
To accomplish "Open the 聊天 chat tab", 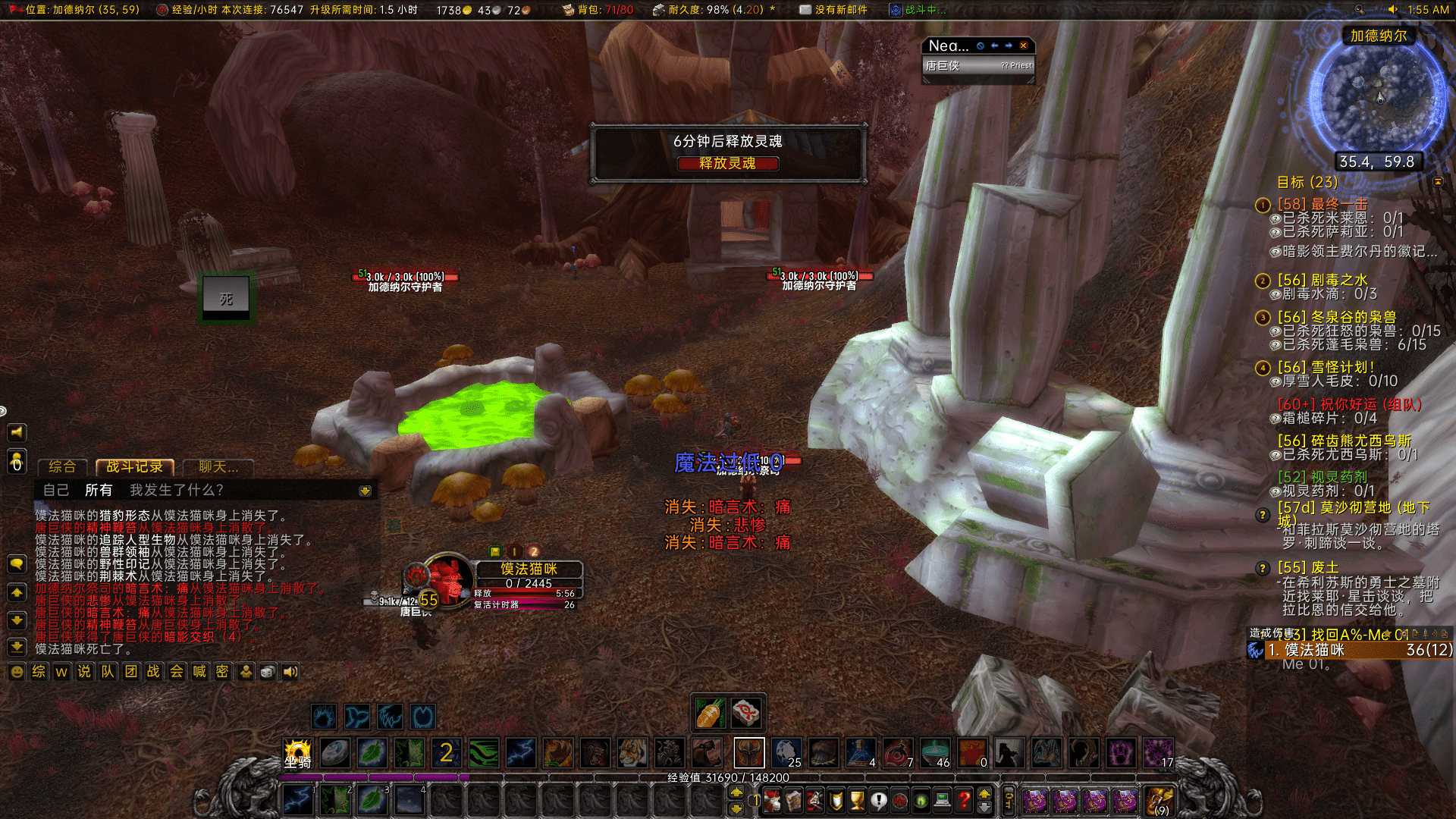I will tap(218, 467).
